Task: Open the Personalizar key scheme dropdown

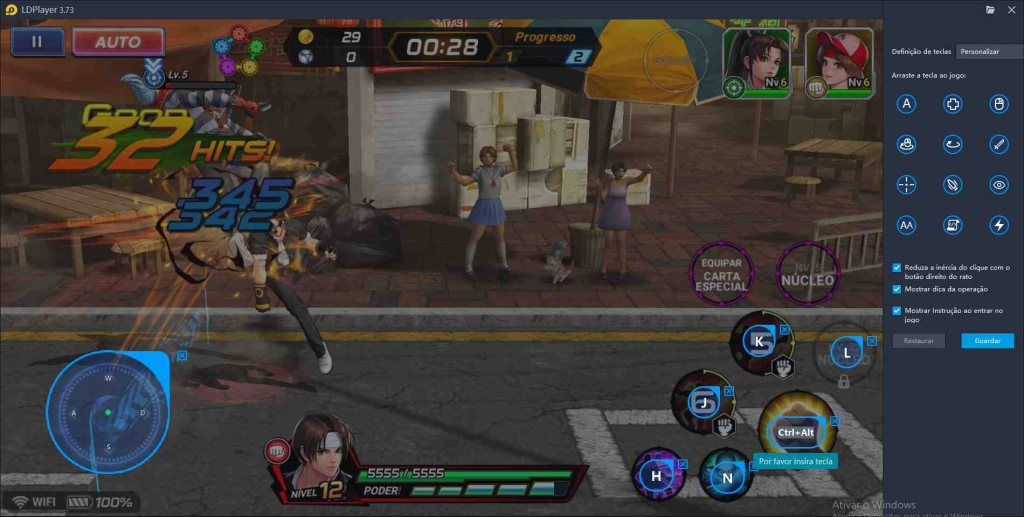Action: click(989, 51)
